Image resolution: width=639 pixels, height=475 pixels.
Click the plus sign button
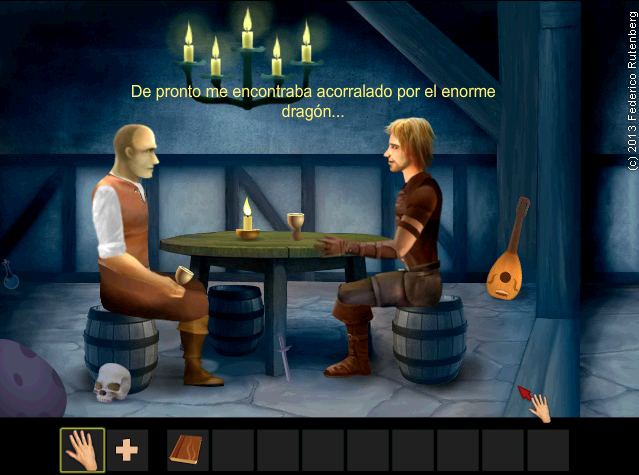(127, 450)
